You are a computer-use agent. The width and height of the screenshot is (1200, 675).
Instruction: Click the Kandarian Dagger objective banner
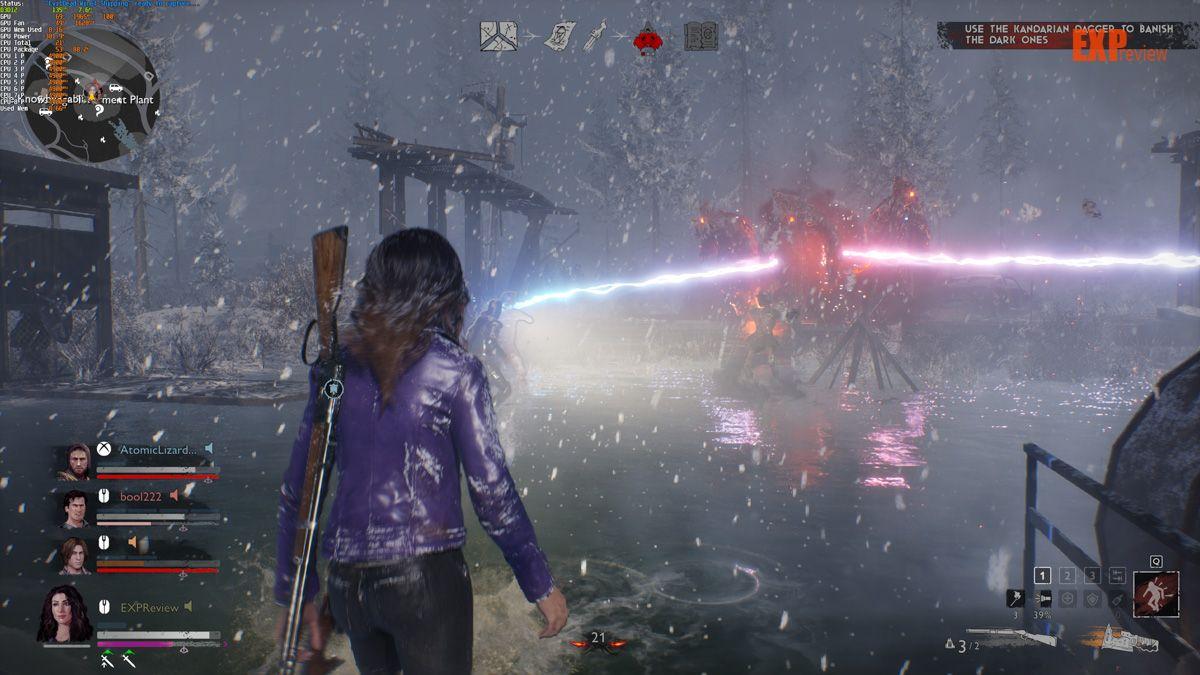point(1055,35)
